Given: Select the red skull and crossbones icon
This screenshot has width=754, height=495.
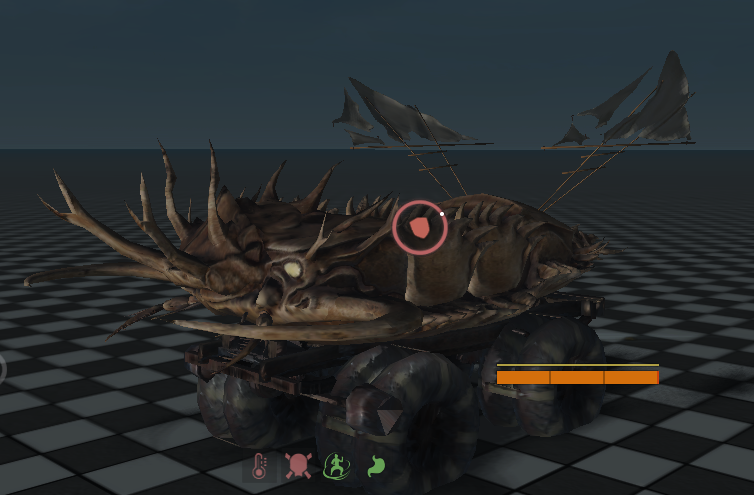Looking at the screenshot, I should click(x=297, y=466).
